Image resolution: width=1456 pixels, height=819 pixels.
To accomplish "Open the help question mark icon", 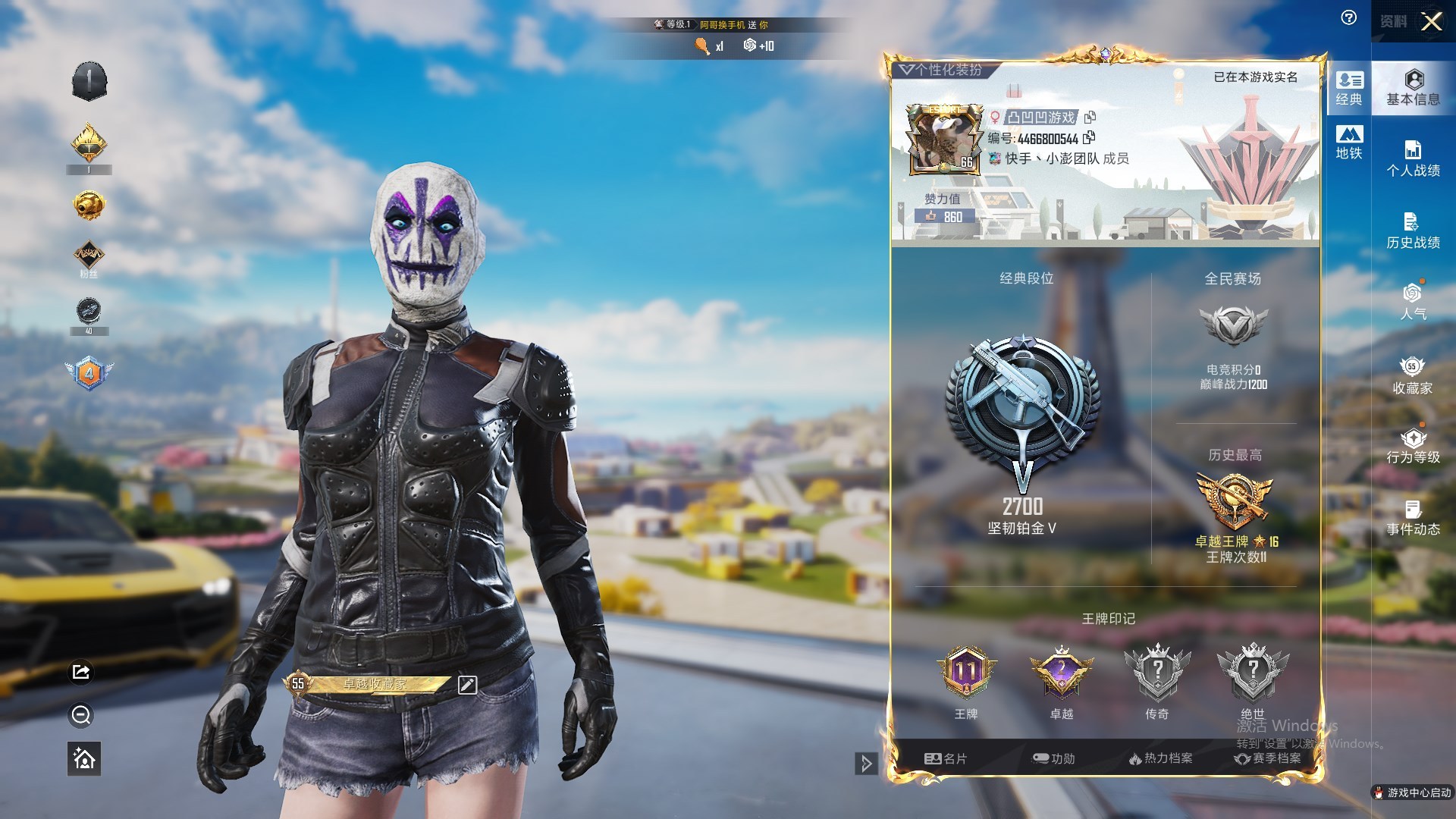I will tap(1348, 18).
